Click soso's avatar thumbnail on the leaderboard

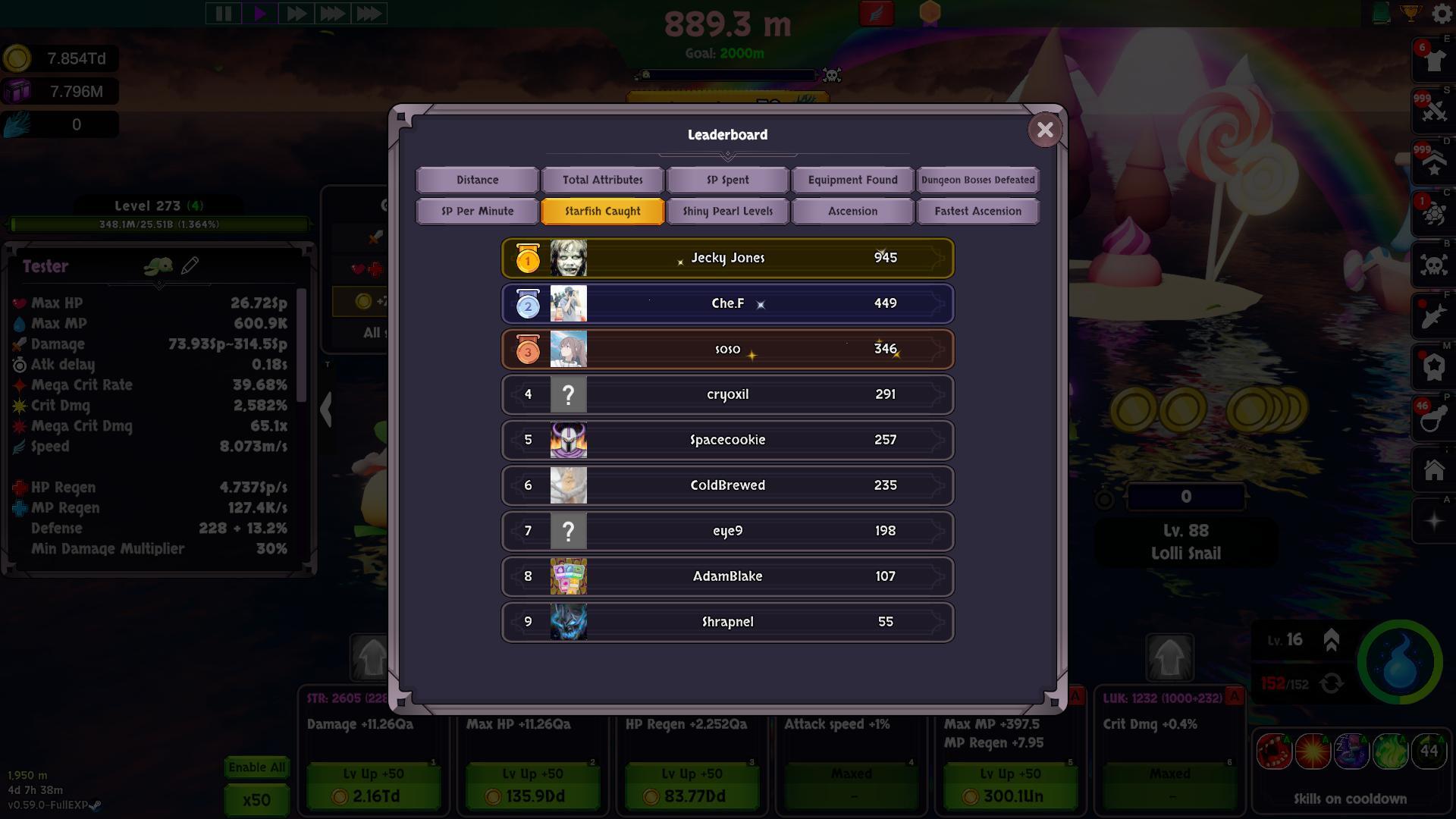(568, 349)
